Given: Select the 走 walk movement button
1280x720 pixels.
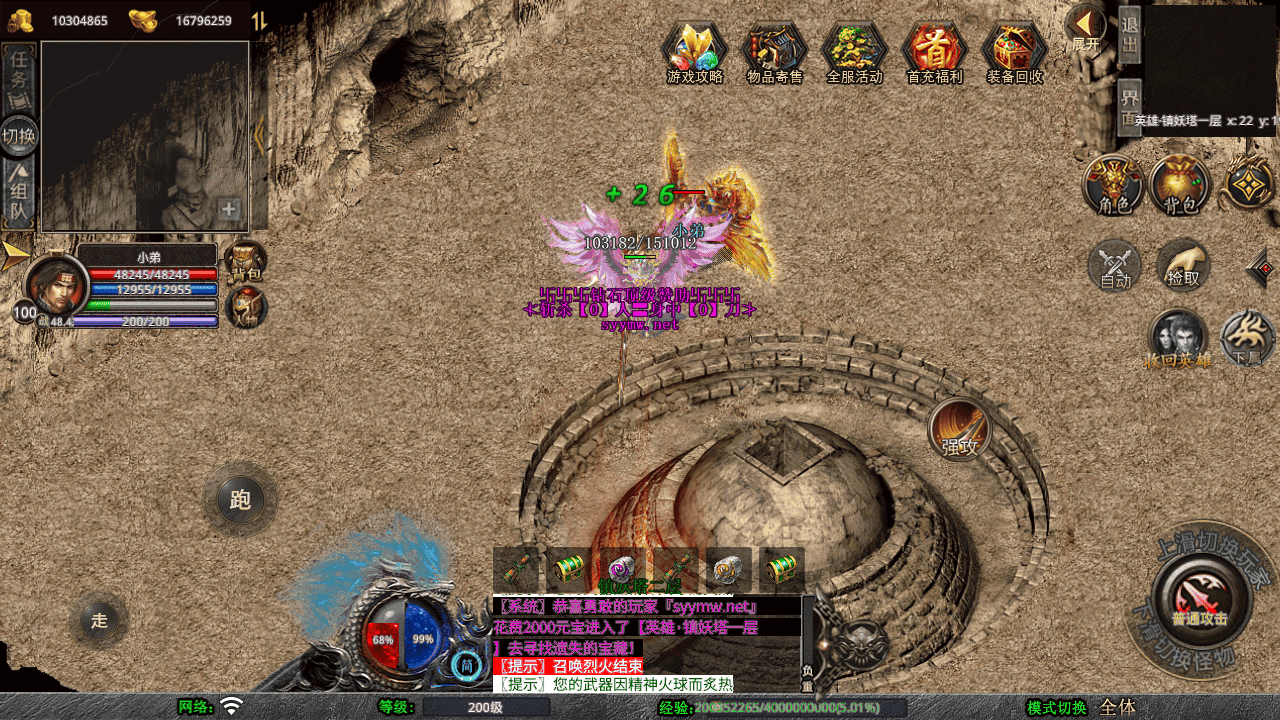Looking at the screenshot, I should 99,620.
